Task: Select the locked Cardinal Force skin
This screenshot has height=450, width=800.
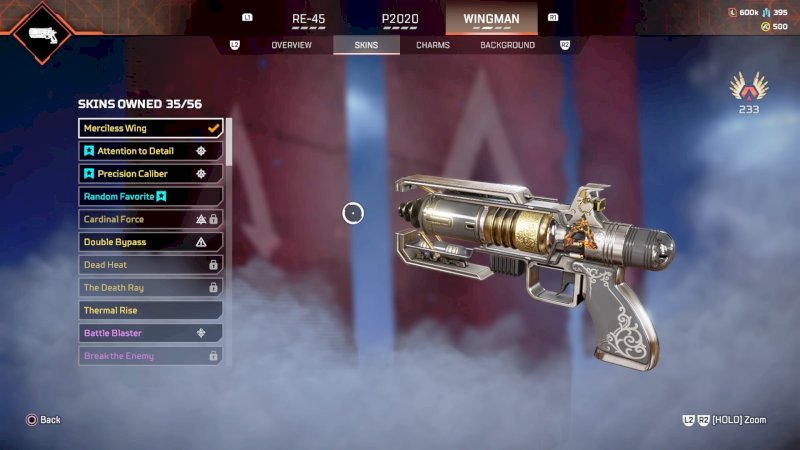Action: click(151, 219)
